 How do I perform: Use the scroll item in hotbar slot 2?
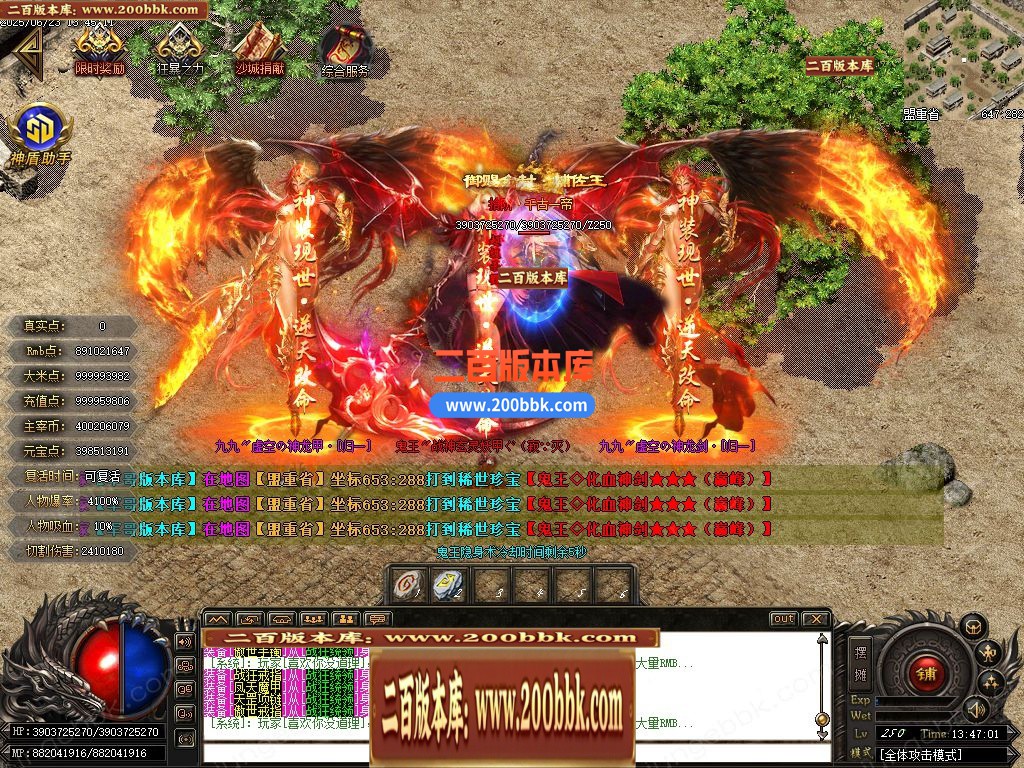tap(446, 585)
